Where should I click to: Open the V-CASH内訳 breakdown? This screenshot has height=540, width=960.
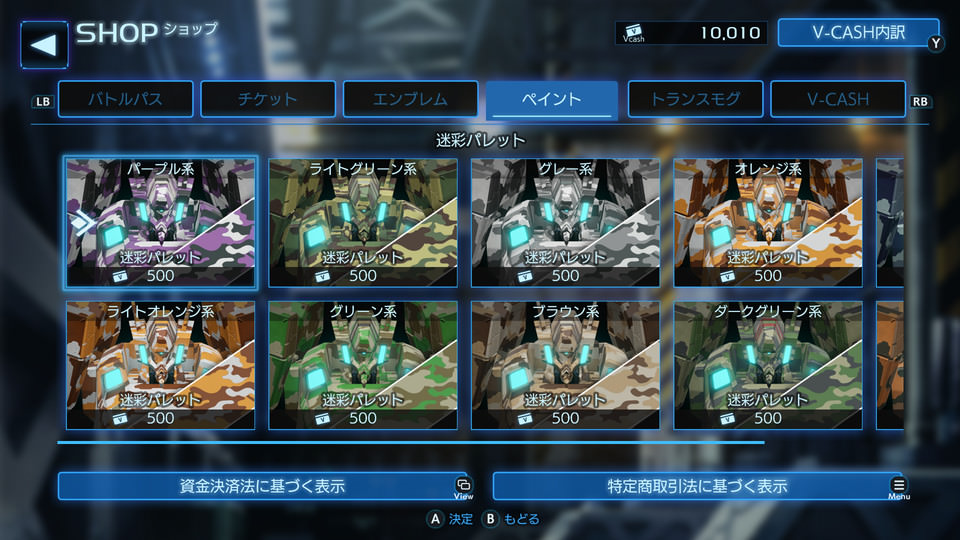(x=858, y=33)
